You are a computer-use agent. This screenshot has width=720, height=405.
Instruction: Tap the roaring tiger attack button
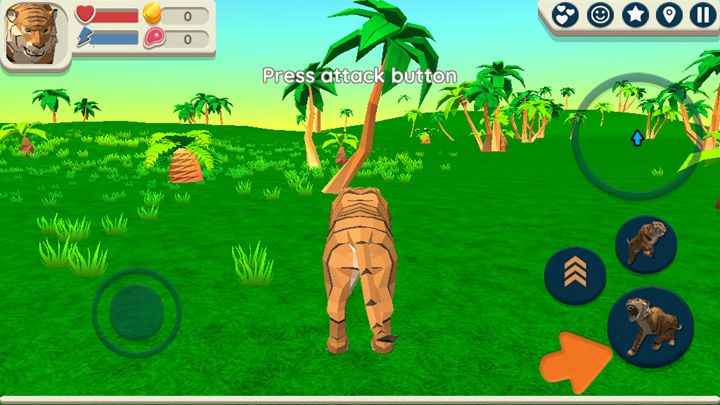point(650,327)
